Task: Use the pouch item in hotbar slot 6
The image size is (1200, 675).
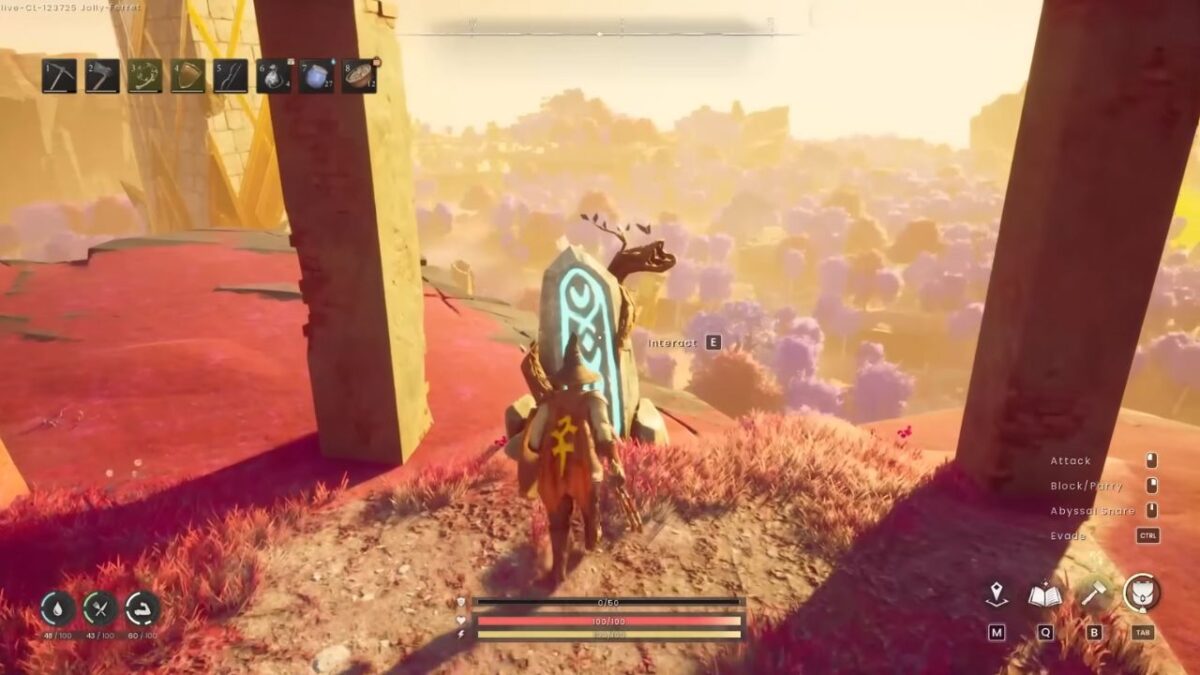Action: 274,76
